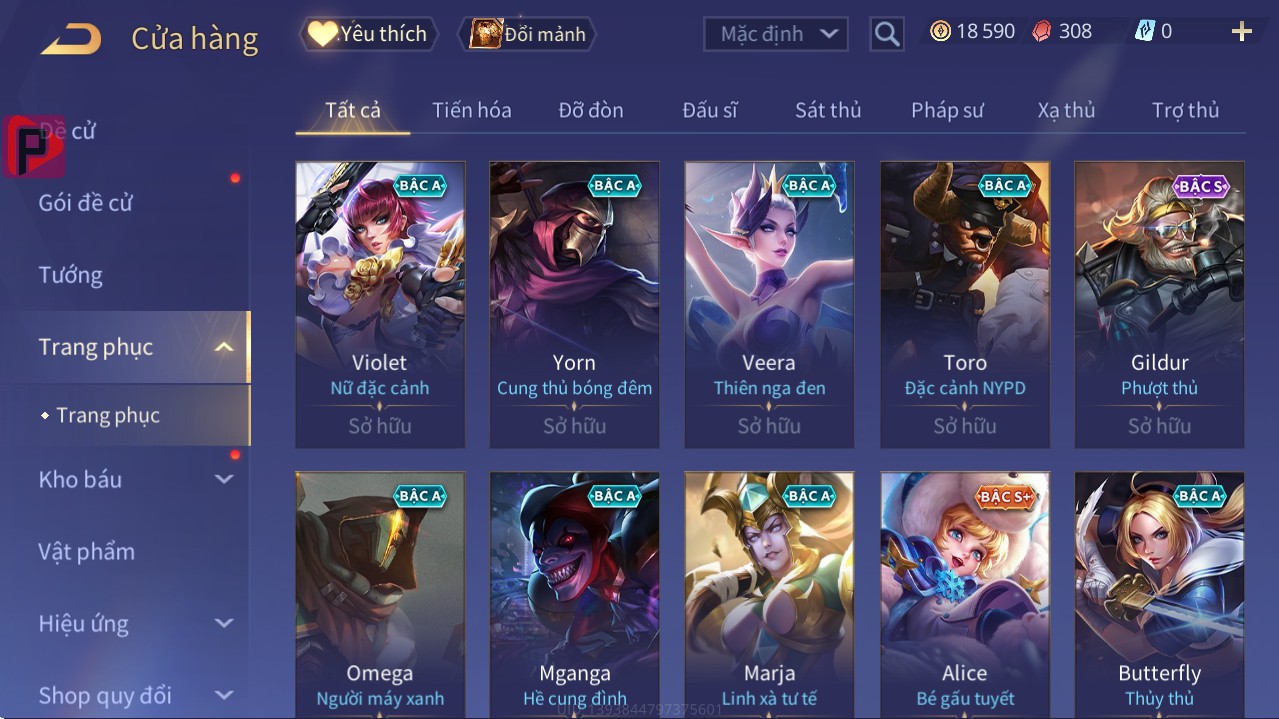Open the Yêu thích favorites list
The width and height of the screenshot is (1279, 719).
(369, 34)
